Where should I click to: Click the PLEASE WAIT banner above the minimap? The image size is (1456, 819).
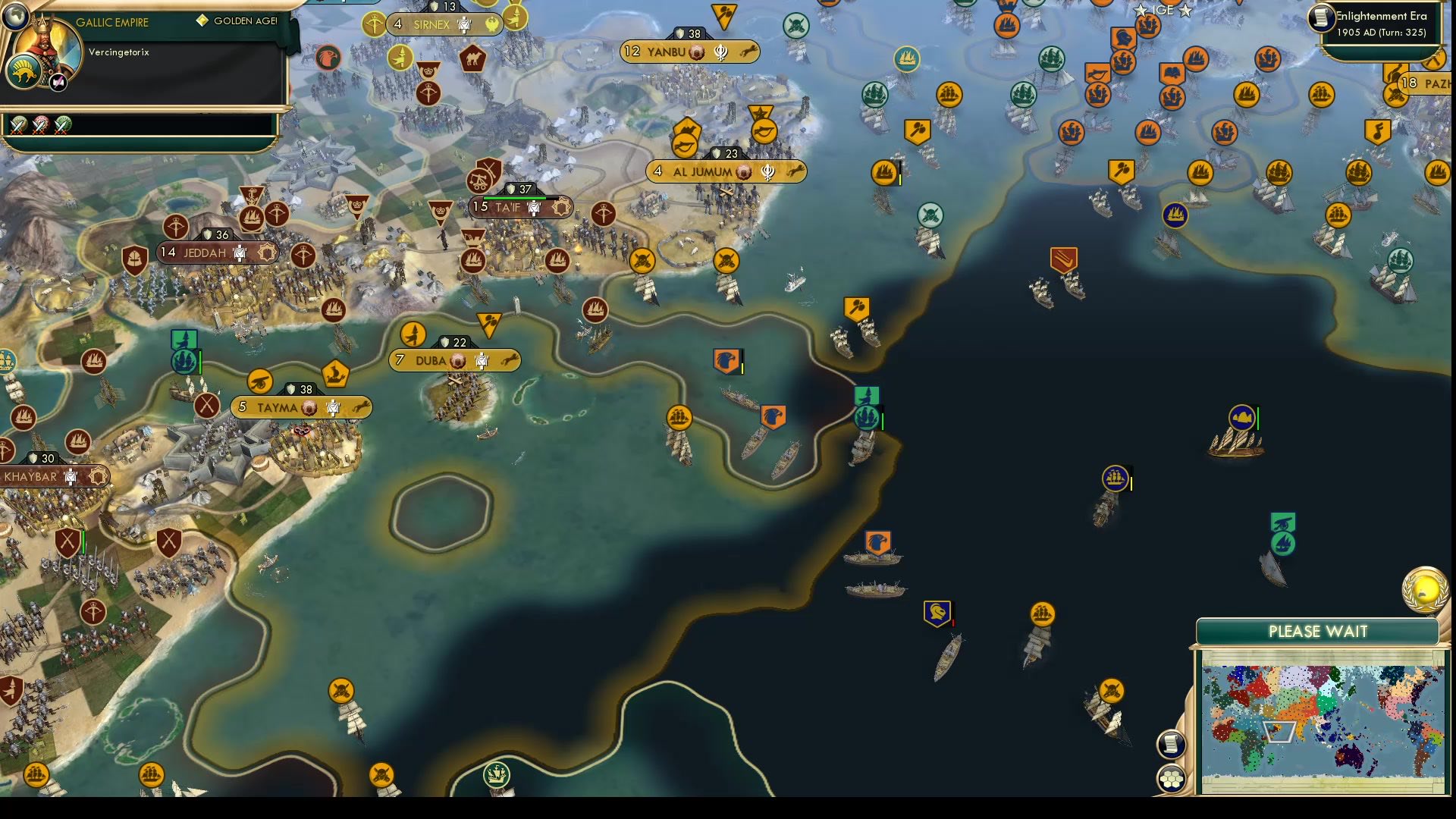click(x=1318, y=631)
